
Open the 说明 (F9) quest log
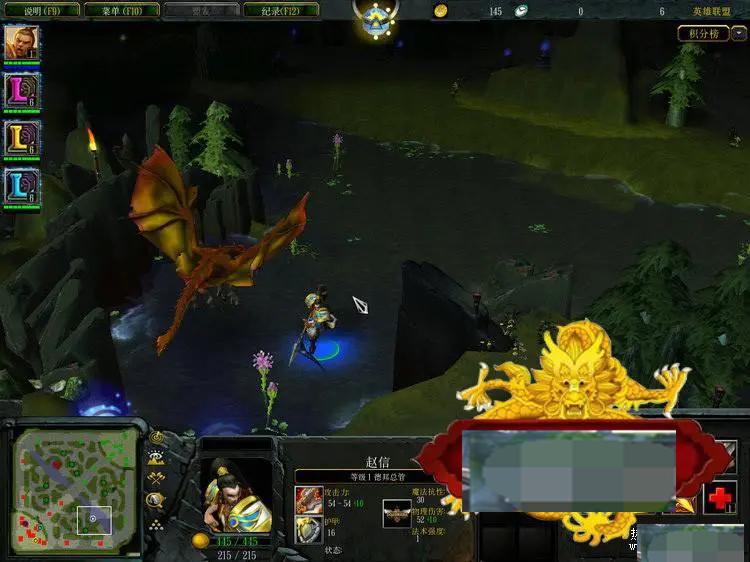40,11
